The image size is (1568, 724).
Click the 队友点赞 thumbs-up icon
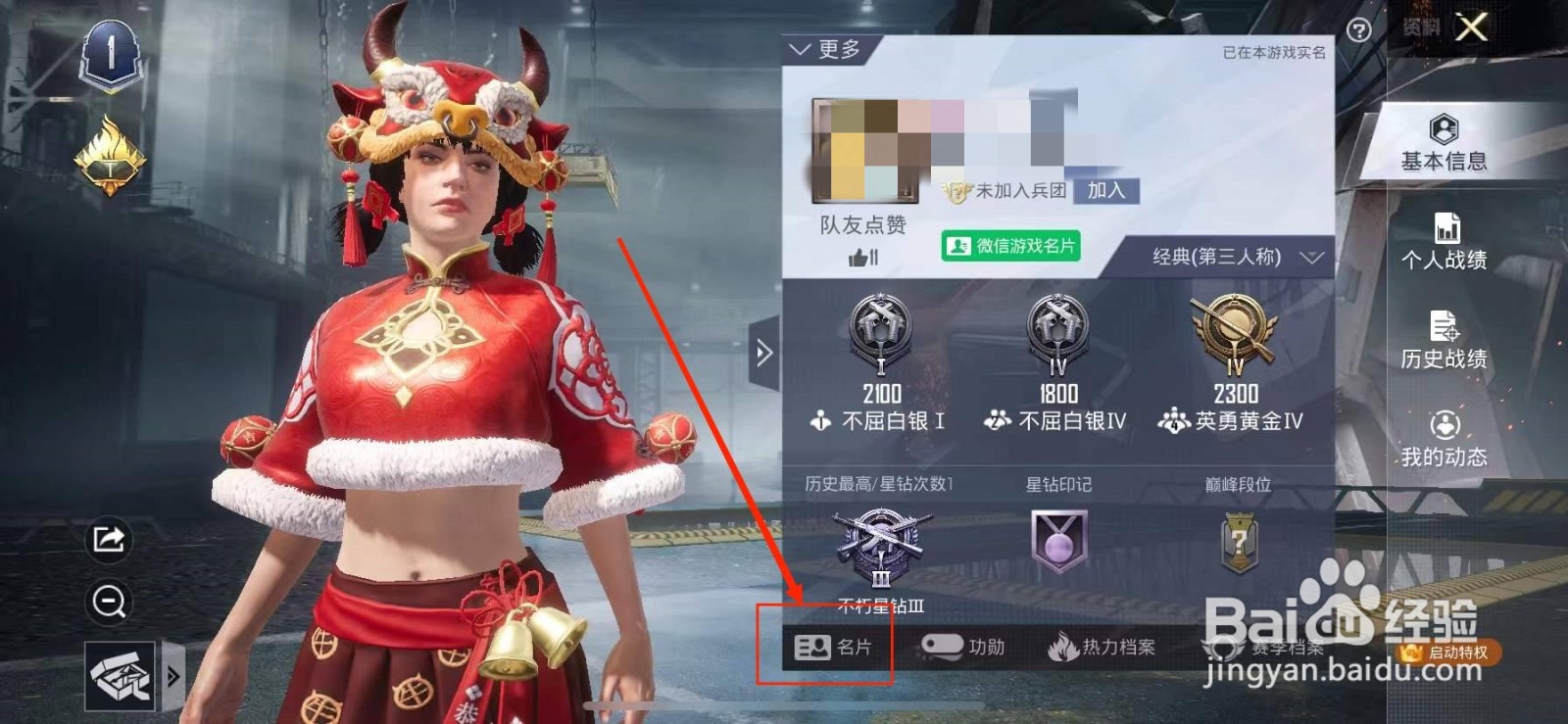859,257
